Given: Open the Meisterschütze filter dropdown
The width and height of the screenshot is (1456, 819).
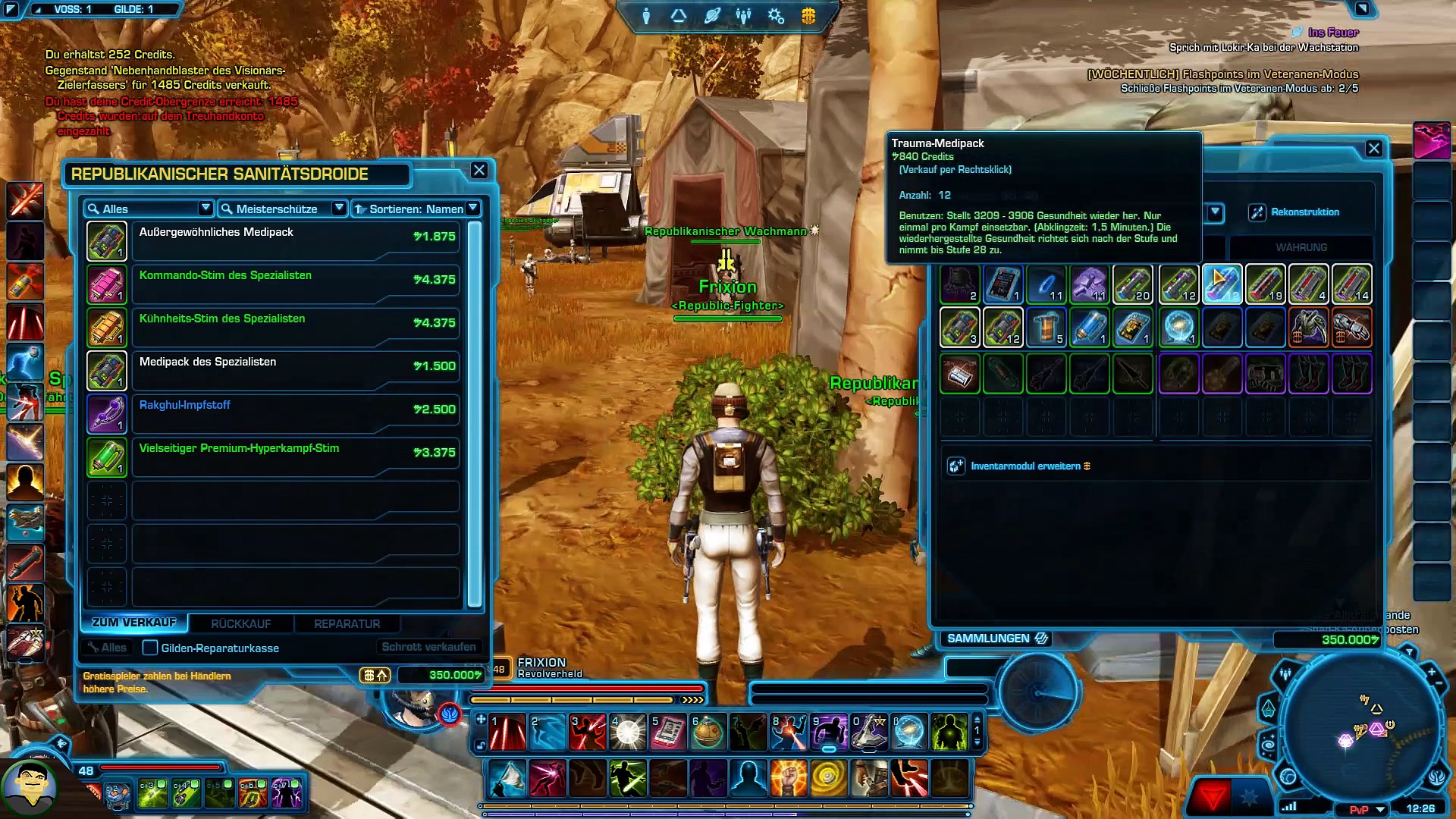Looking at the screenshot, I should [x=282, y=209].
